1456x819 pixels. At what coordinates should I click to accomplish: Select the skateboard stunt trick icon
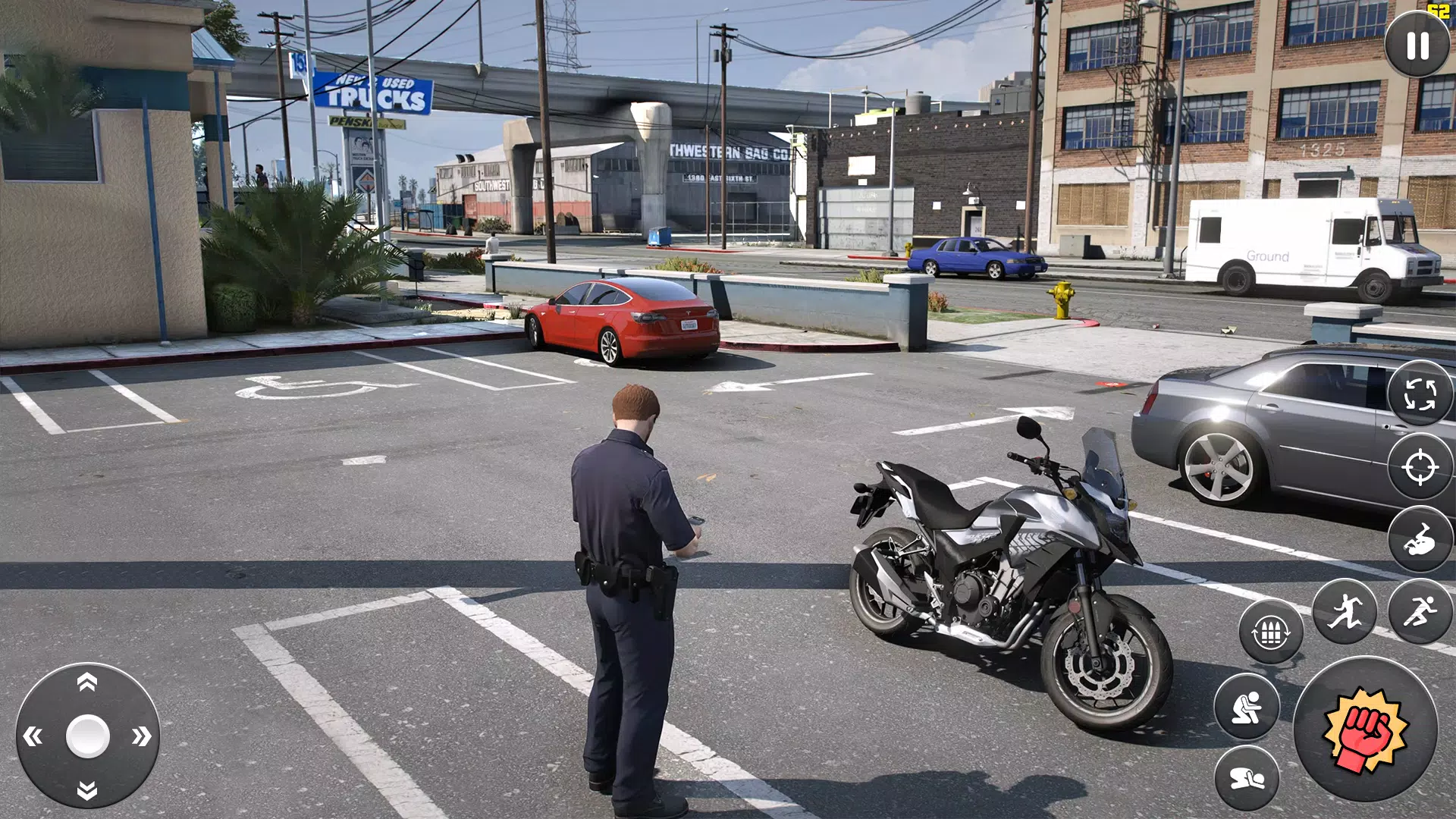click(x=1420, y=539)
